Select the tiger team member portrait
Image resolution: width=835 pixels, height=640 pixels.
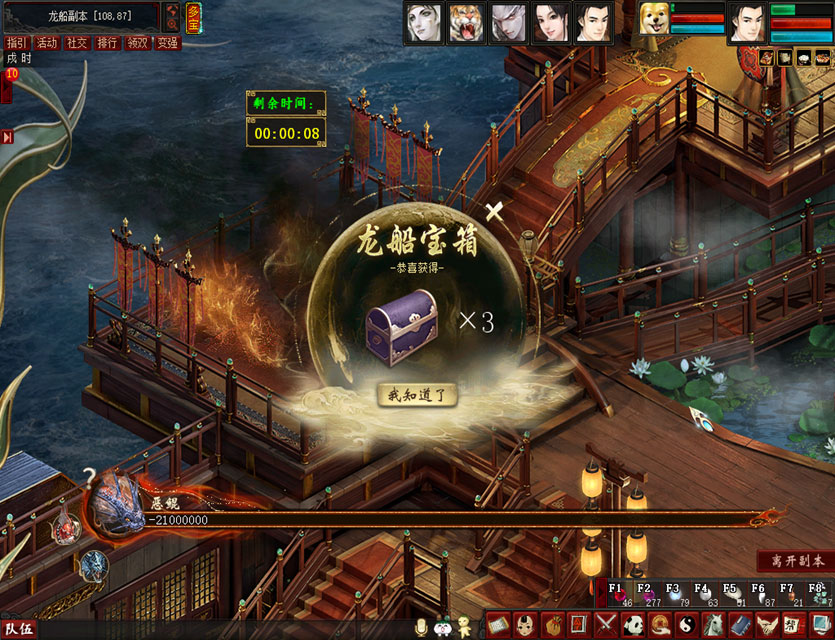(x=466, y=22)
